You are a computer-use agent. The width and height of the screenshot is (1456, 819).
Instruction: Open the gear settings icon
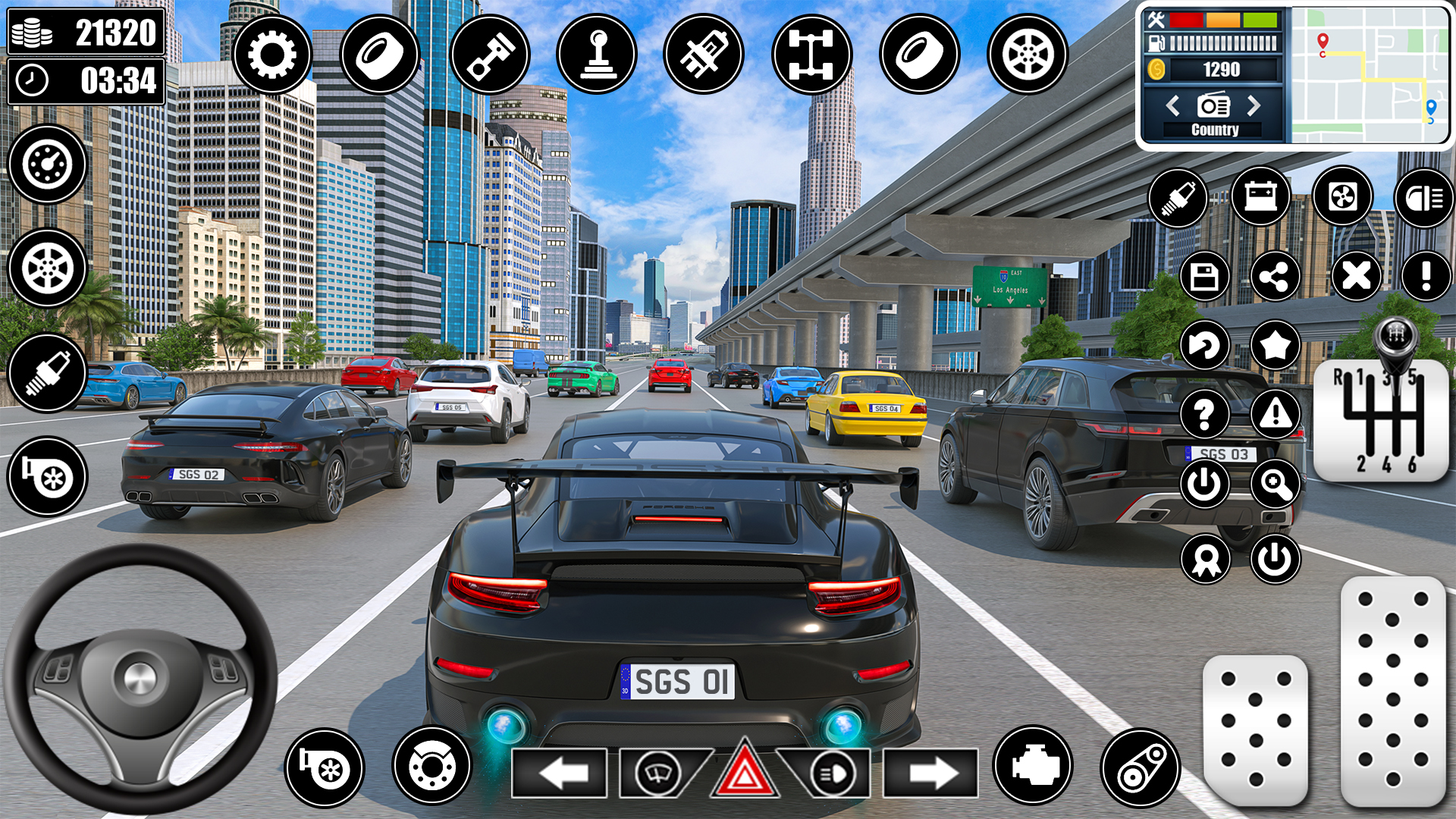(x=271, y=55)
